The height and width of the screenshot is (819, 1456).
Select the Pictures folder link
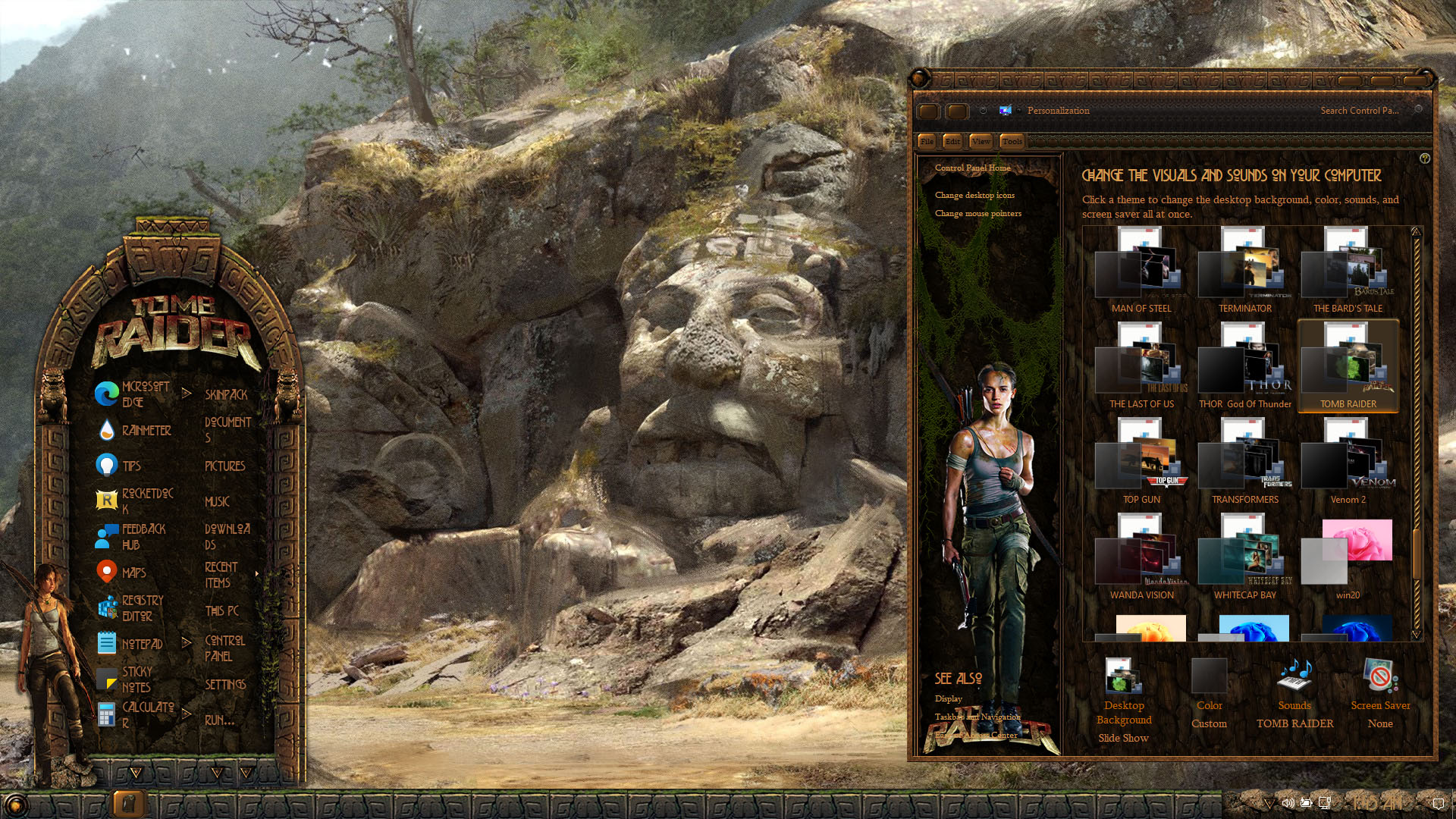click(224, 466)
